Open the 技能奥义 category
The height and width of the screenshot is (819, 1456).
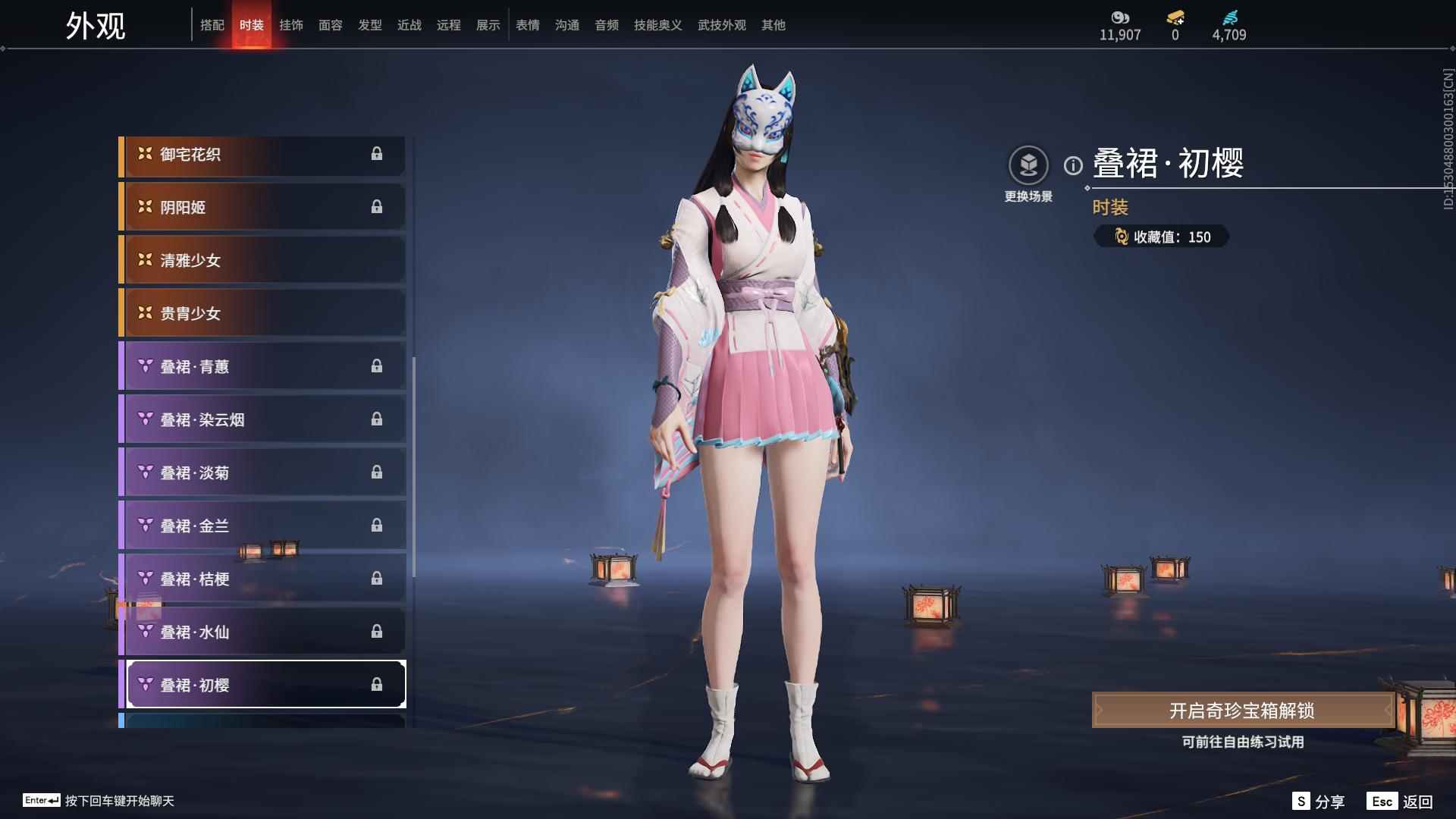[655, 24]
